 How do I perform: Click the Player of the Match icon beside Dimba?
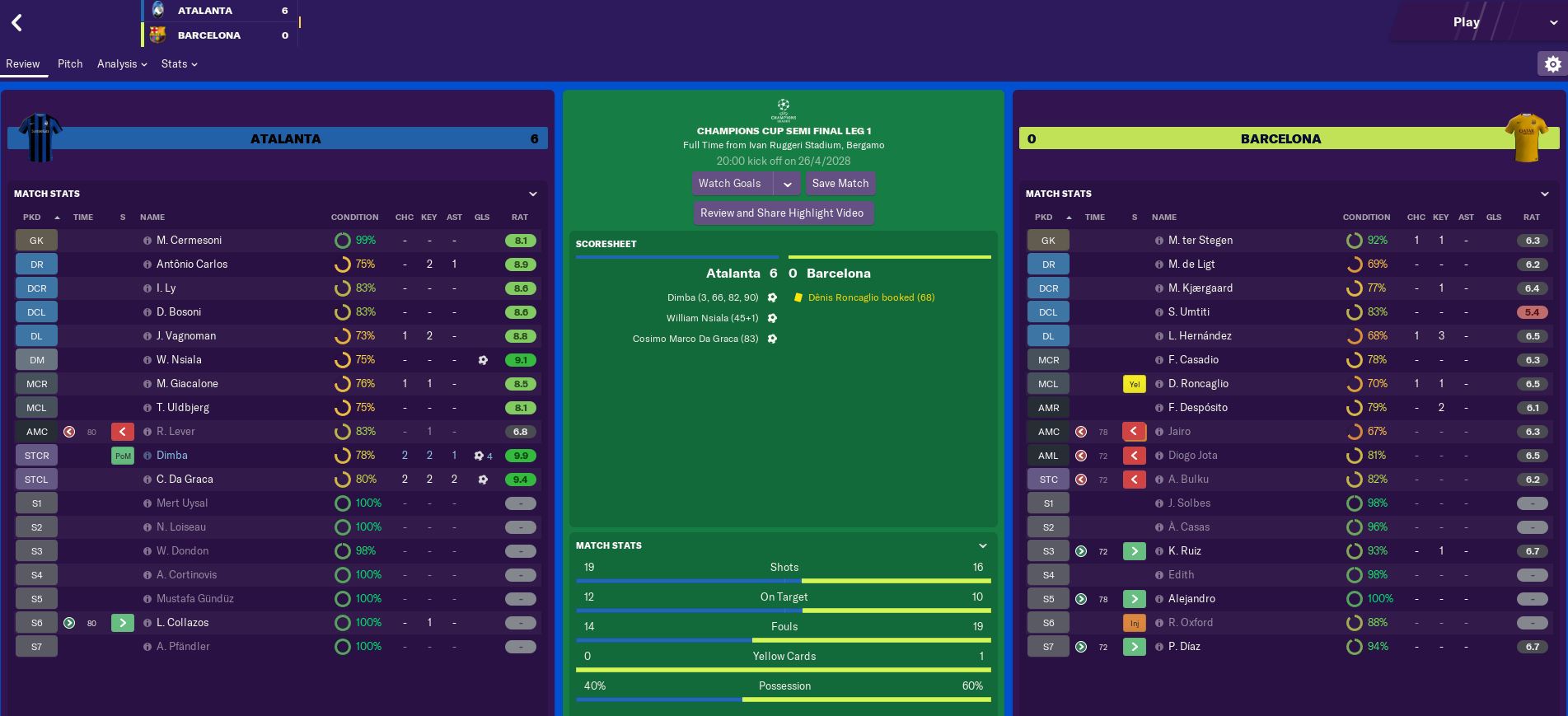coord(122,455)
